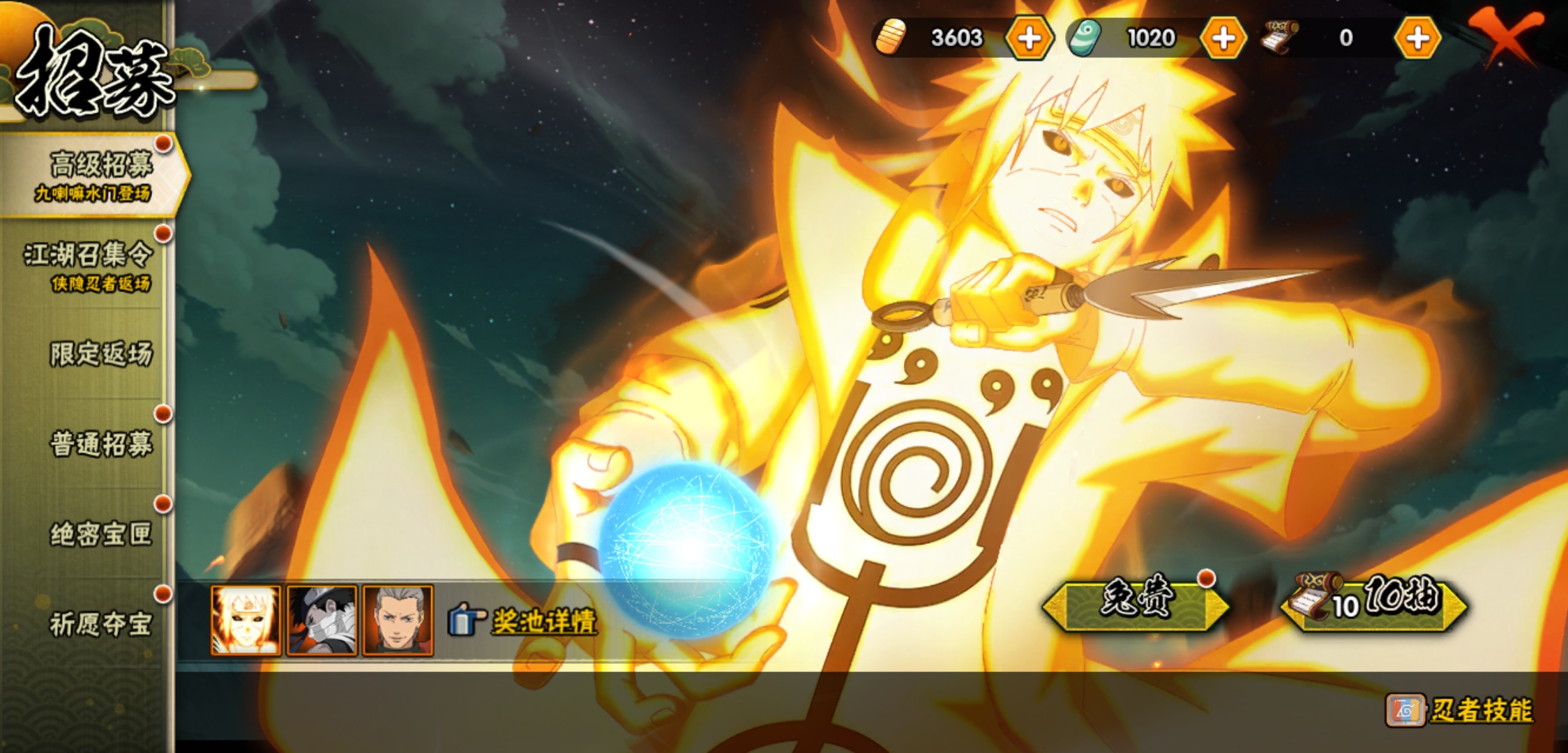Use the 免费 free recruit button

coord(1136,604)
